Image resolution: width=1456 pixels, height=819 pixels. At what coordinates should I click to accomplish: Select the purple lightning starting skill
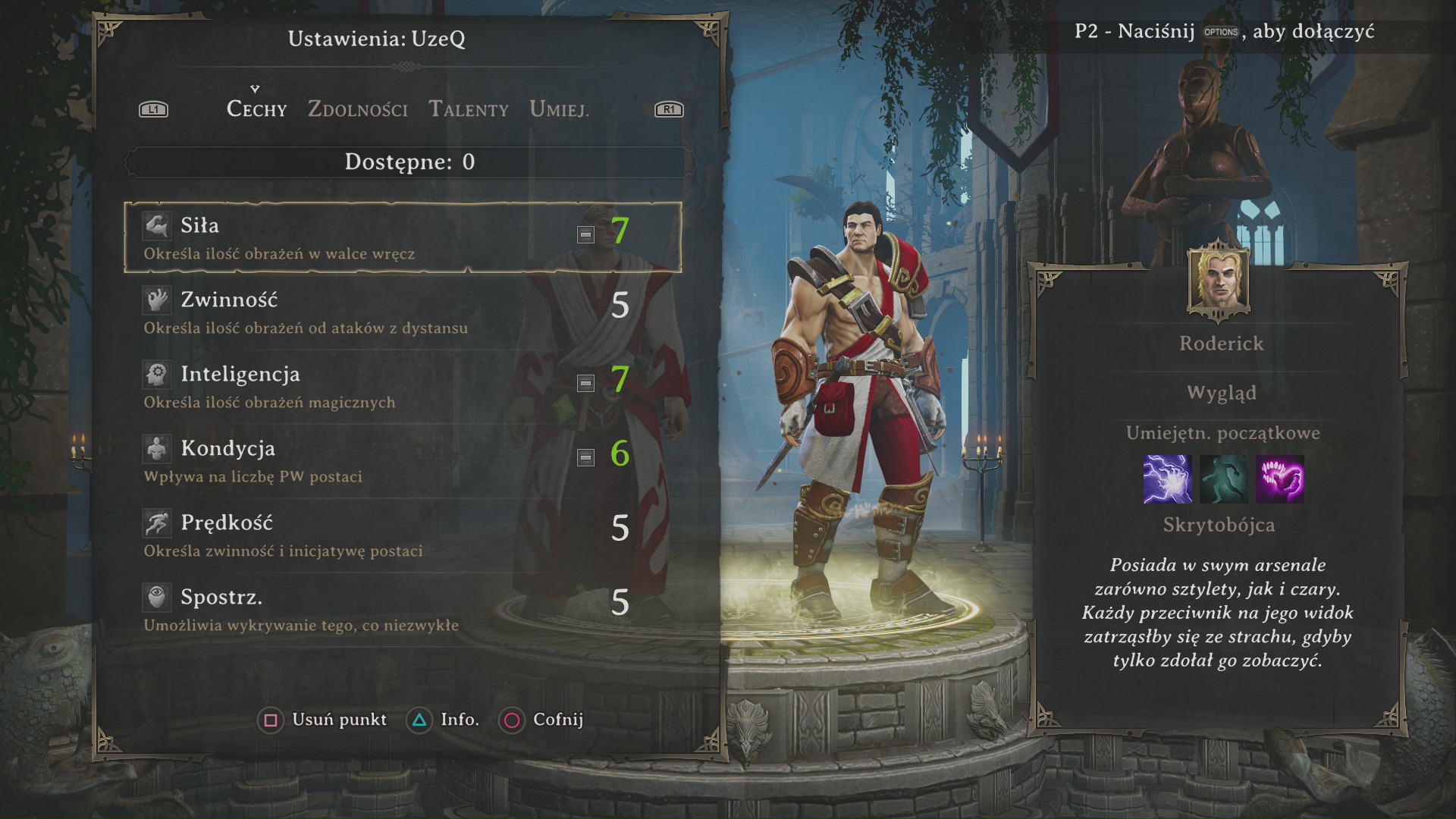click(1167, 479)
